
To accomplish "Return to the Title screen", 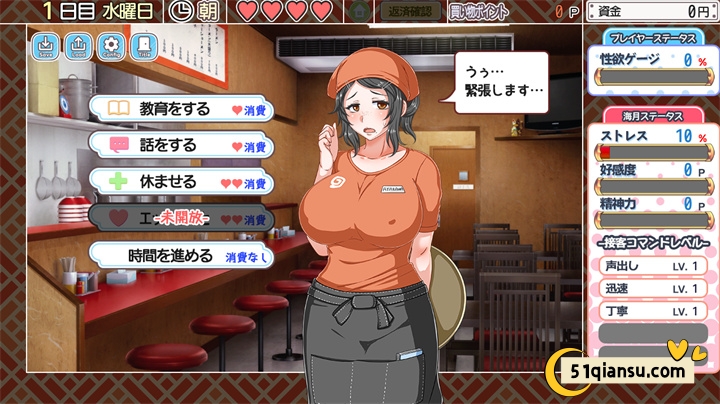I will point(144,47).
